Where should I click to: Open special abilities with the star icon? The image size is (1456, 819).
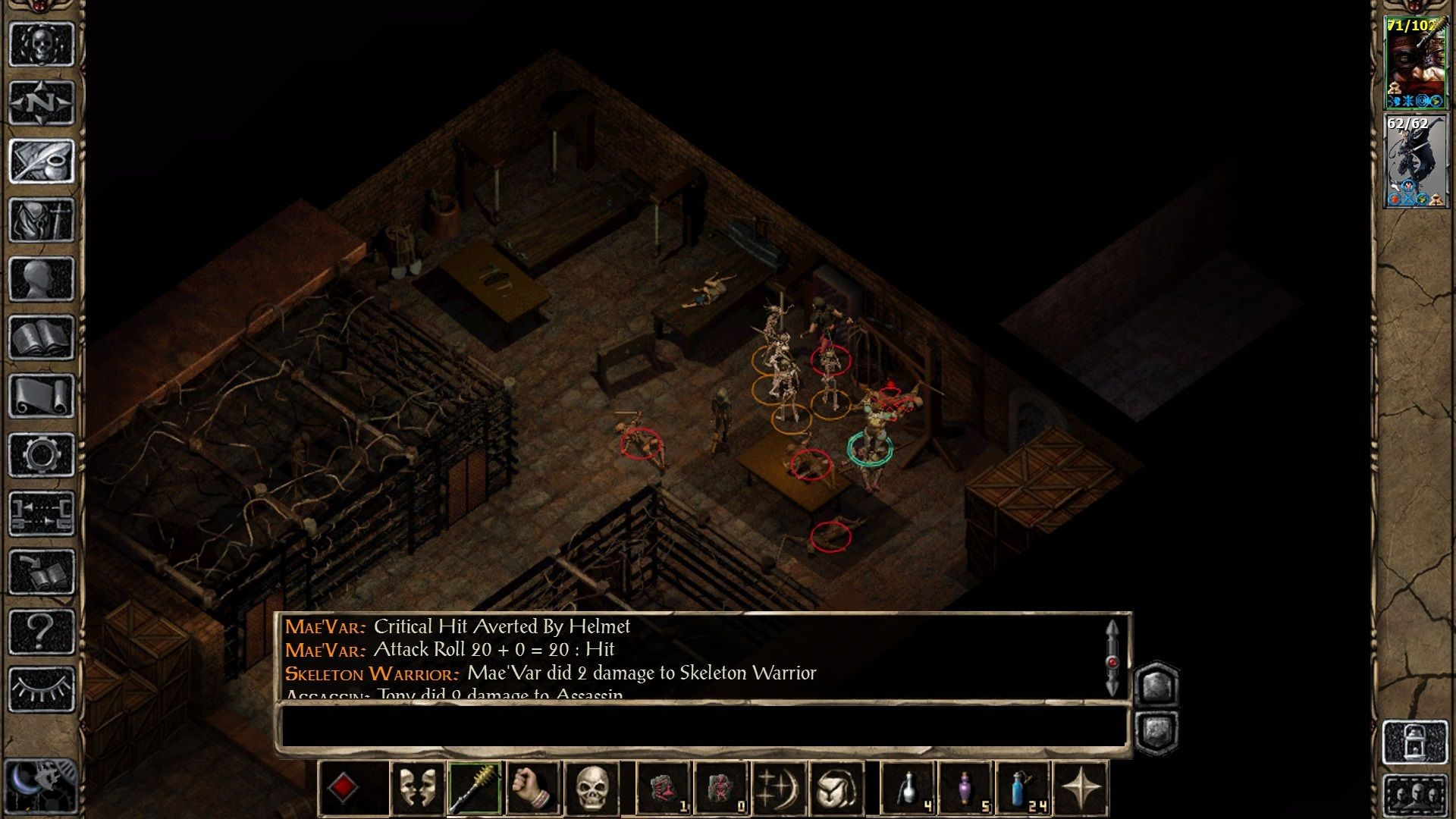[x=1081, y=789]
